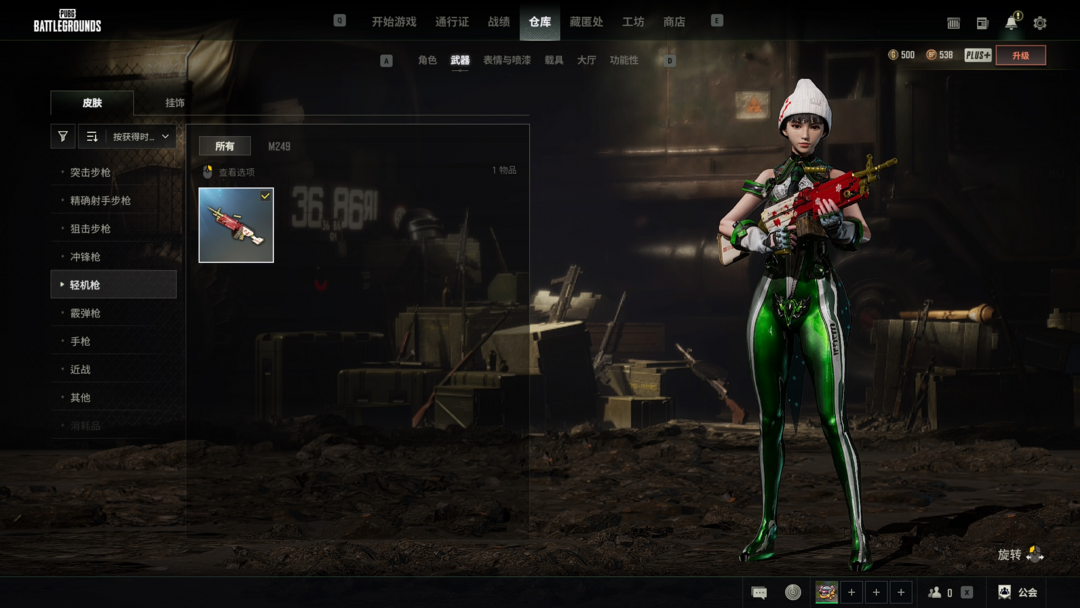Screen dimensions: 1080x608
Task: Open the 开始游戏 (Play) menu
Action: tap(393, 22)
